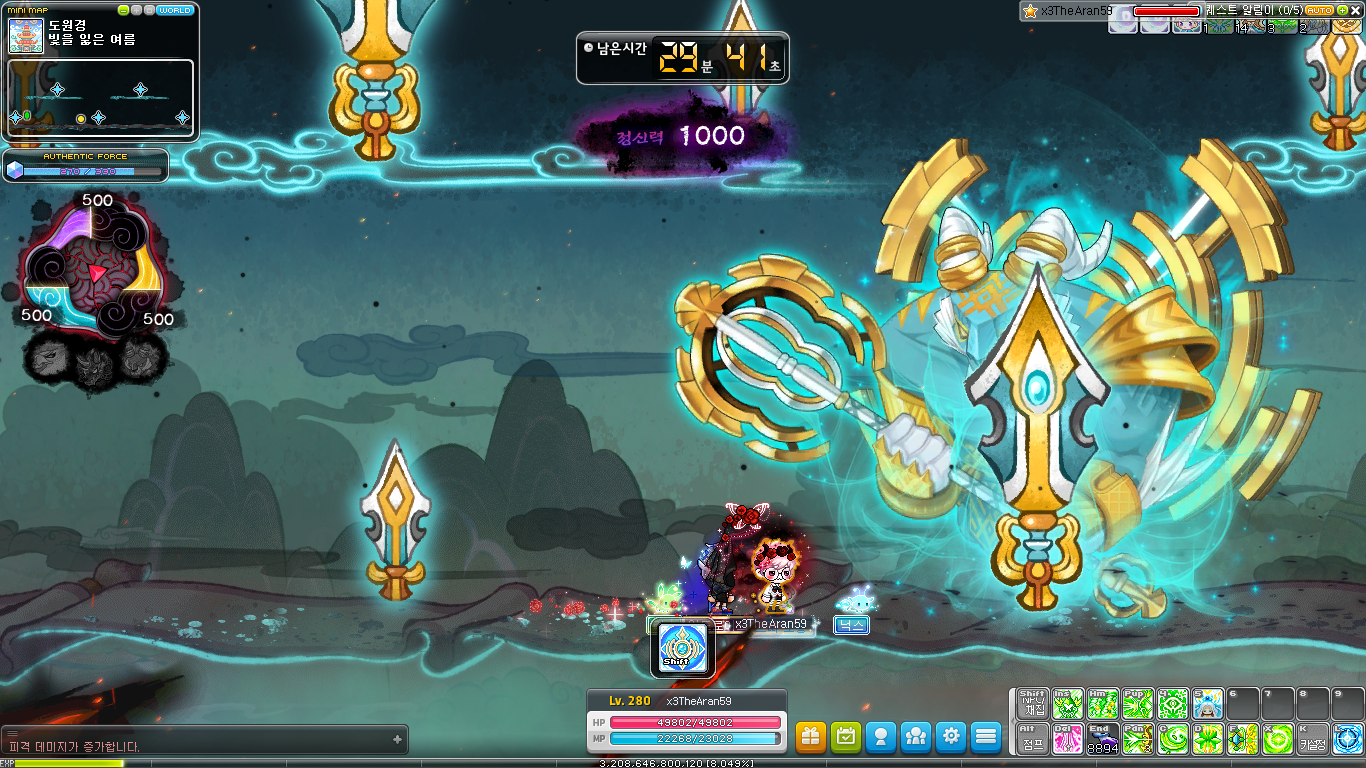Open the gear settings menu

951,737
